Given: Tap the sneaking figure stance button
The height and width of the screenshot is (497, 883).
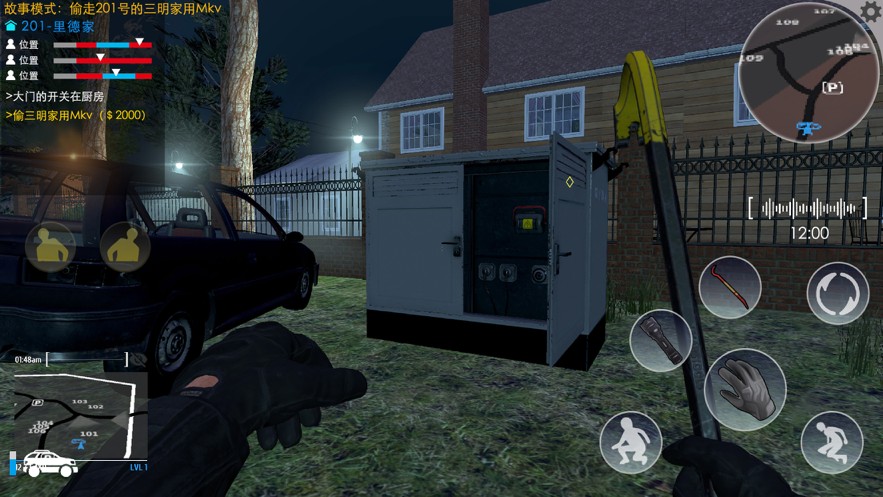Looking at the screenshot, I should [831, 442].
